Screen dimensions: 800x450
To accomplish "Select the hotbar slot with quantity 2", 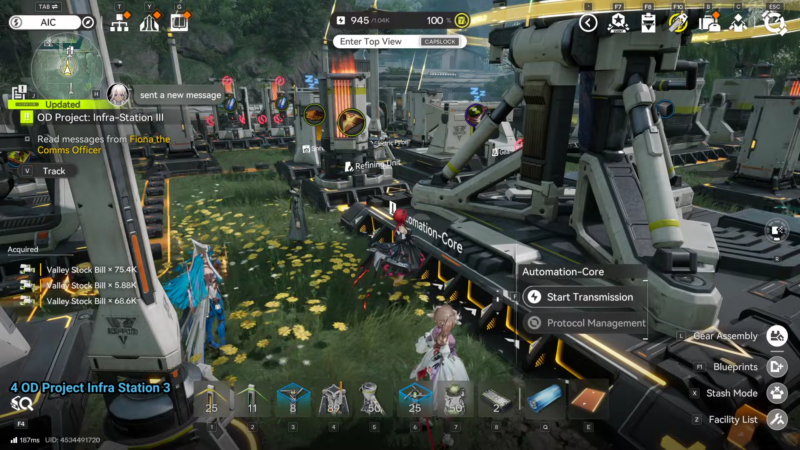I will click(497, 398).
